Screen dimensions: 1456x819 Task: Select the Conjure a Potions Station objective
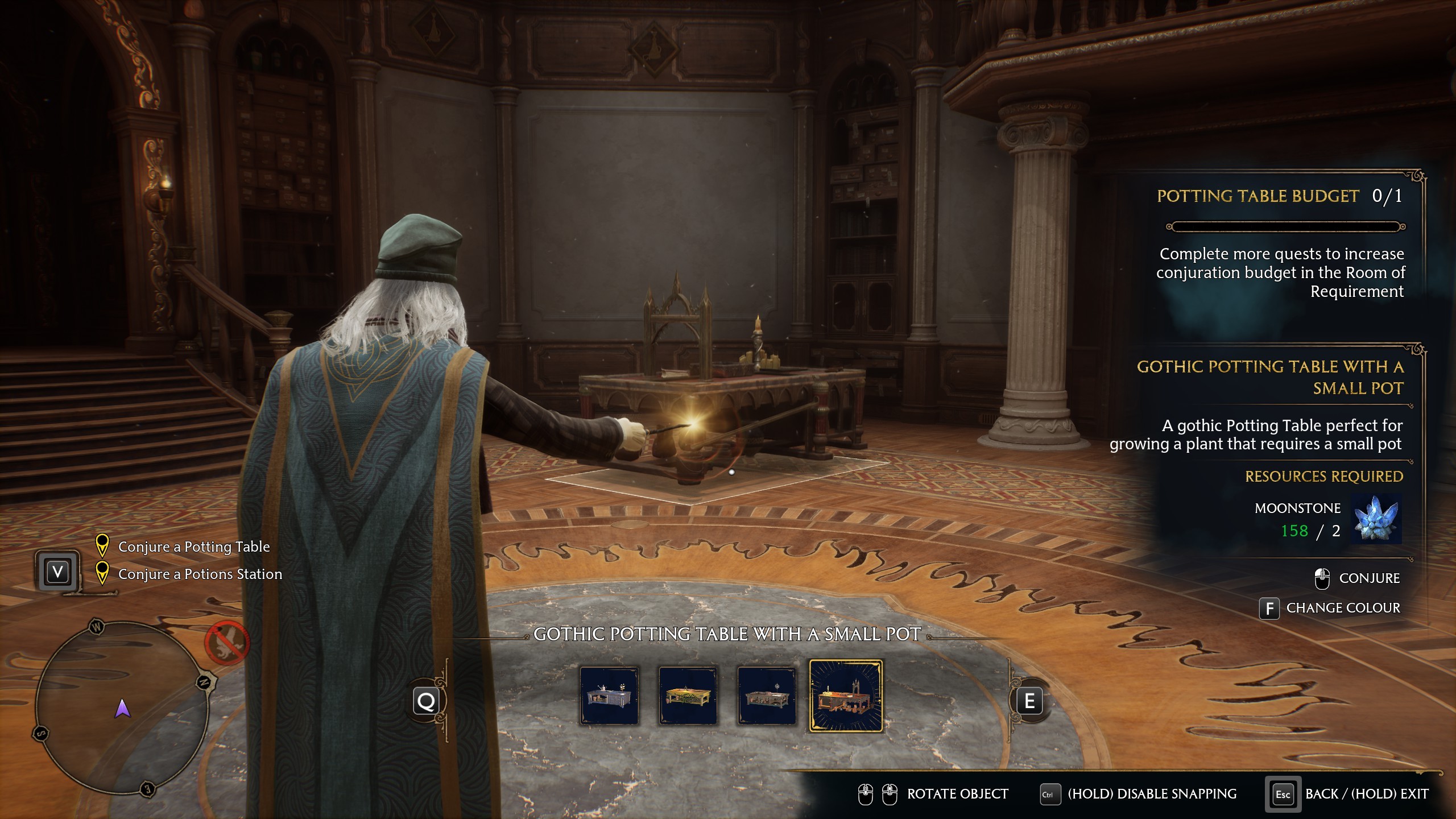(x=200, y=574)
